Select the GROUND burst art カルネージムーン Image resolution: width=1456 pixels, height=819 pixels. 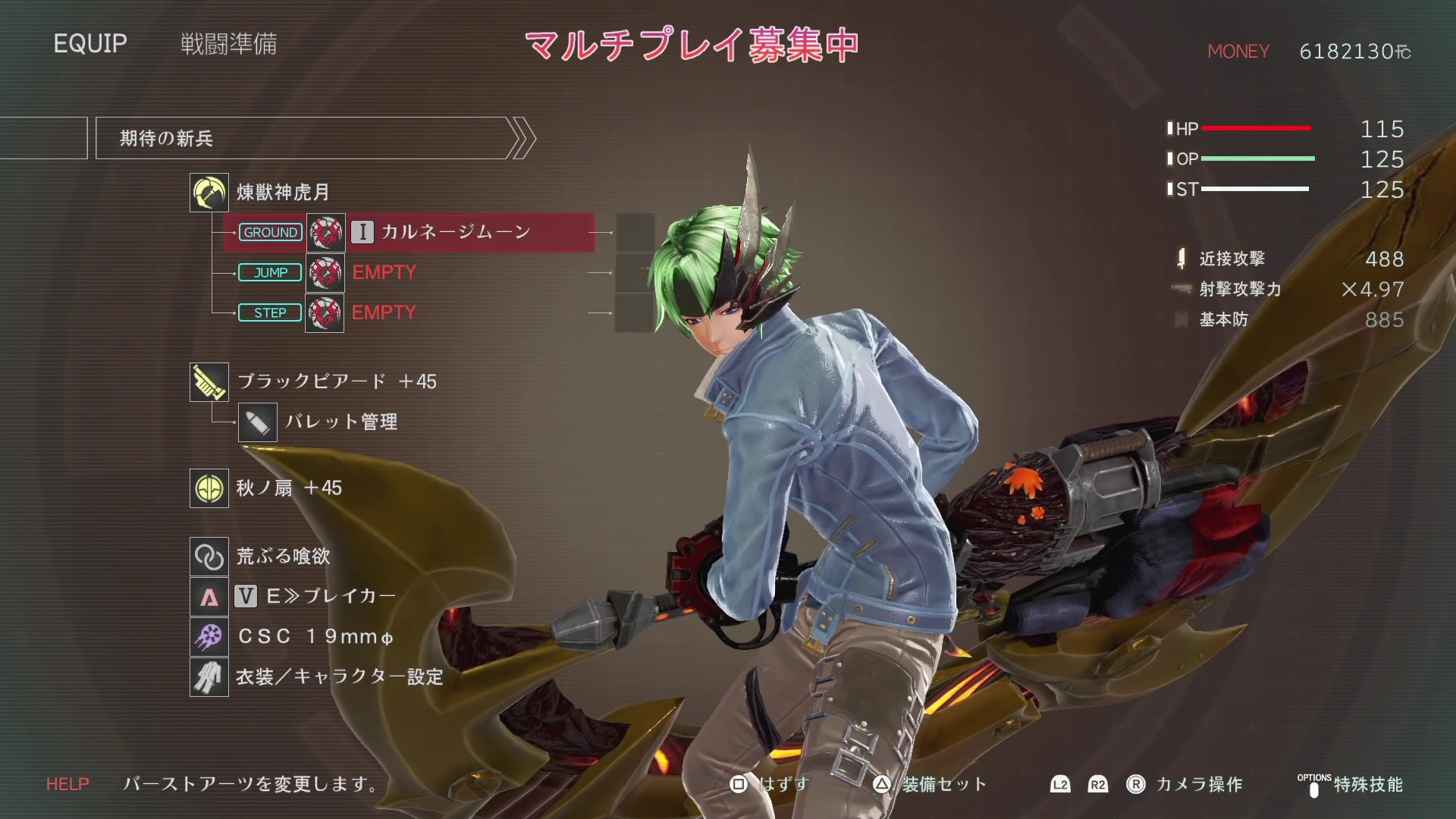(x=455, y=232)
